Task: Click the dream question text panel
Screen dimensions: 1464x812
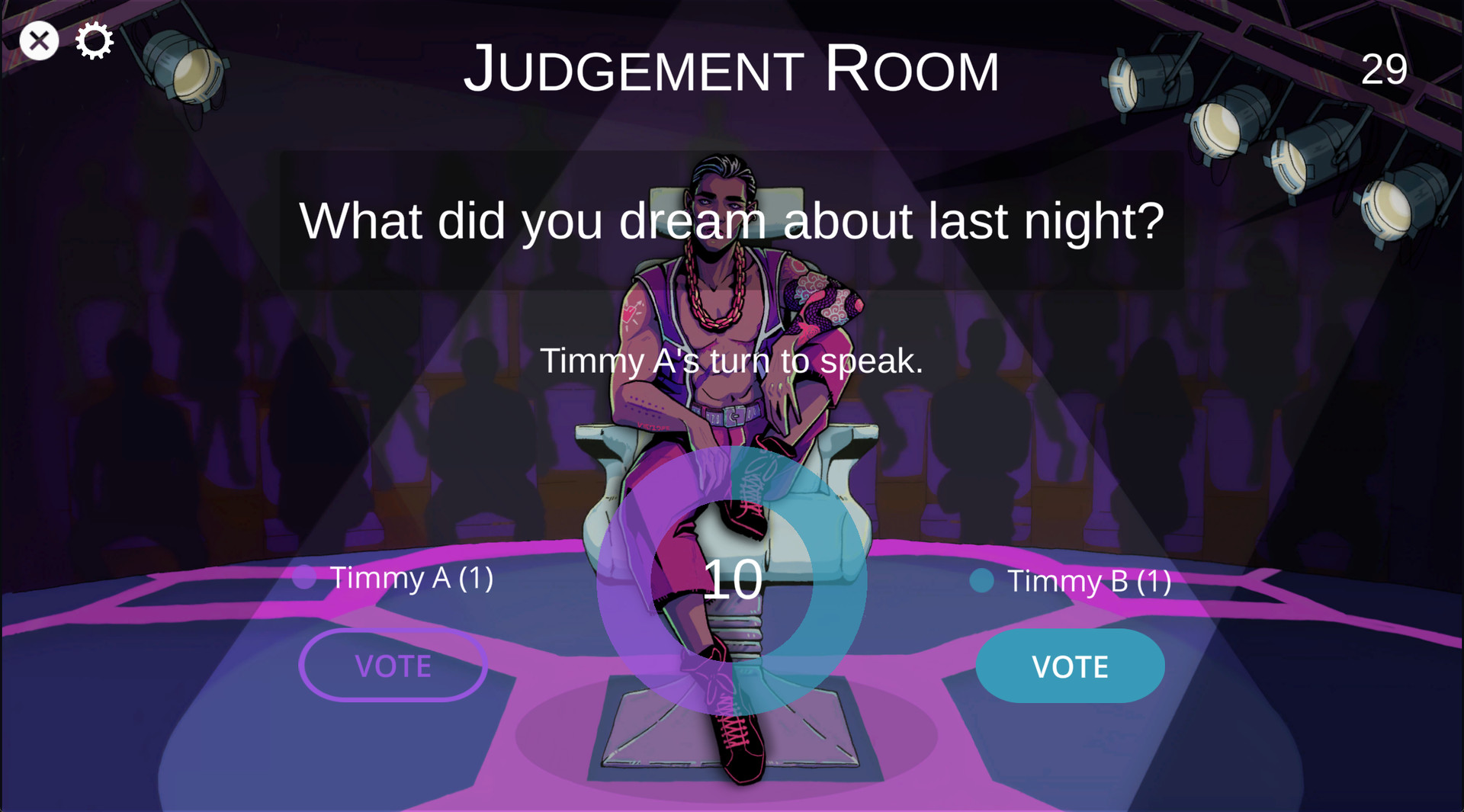Action: tap(732, 221)
